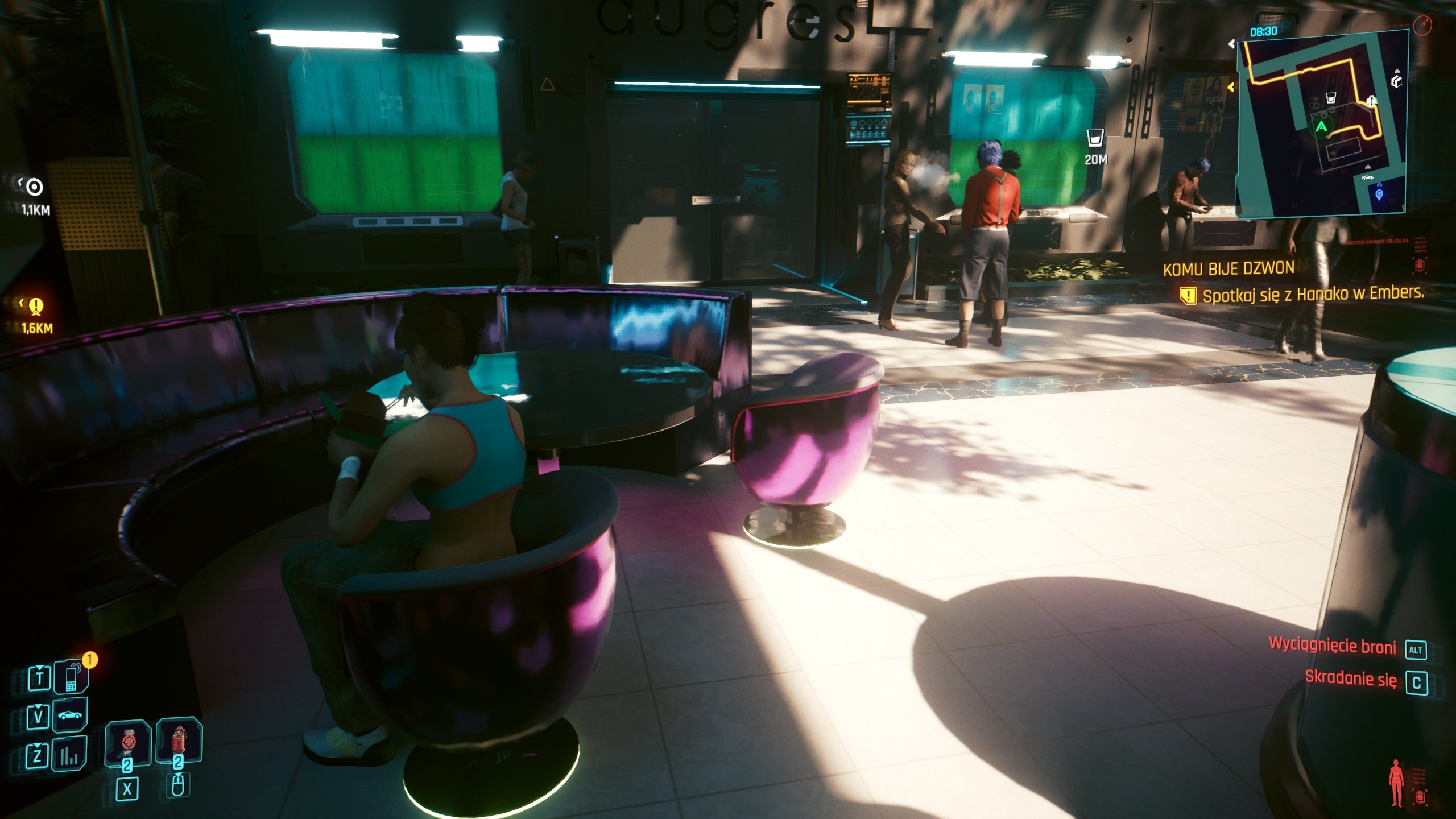This screenshot has height=819, width=1456.
Task: Click the drop point cube icon on the minimap
Action: pos(1397,81)
